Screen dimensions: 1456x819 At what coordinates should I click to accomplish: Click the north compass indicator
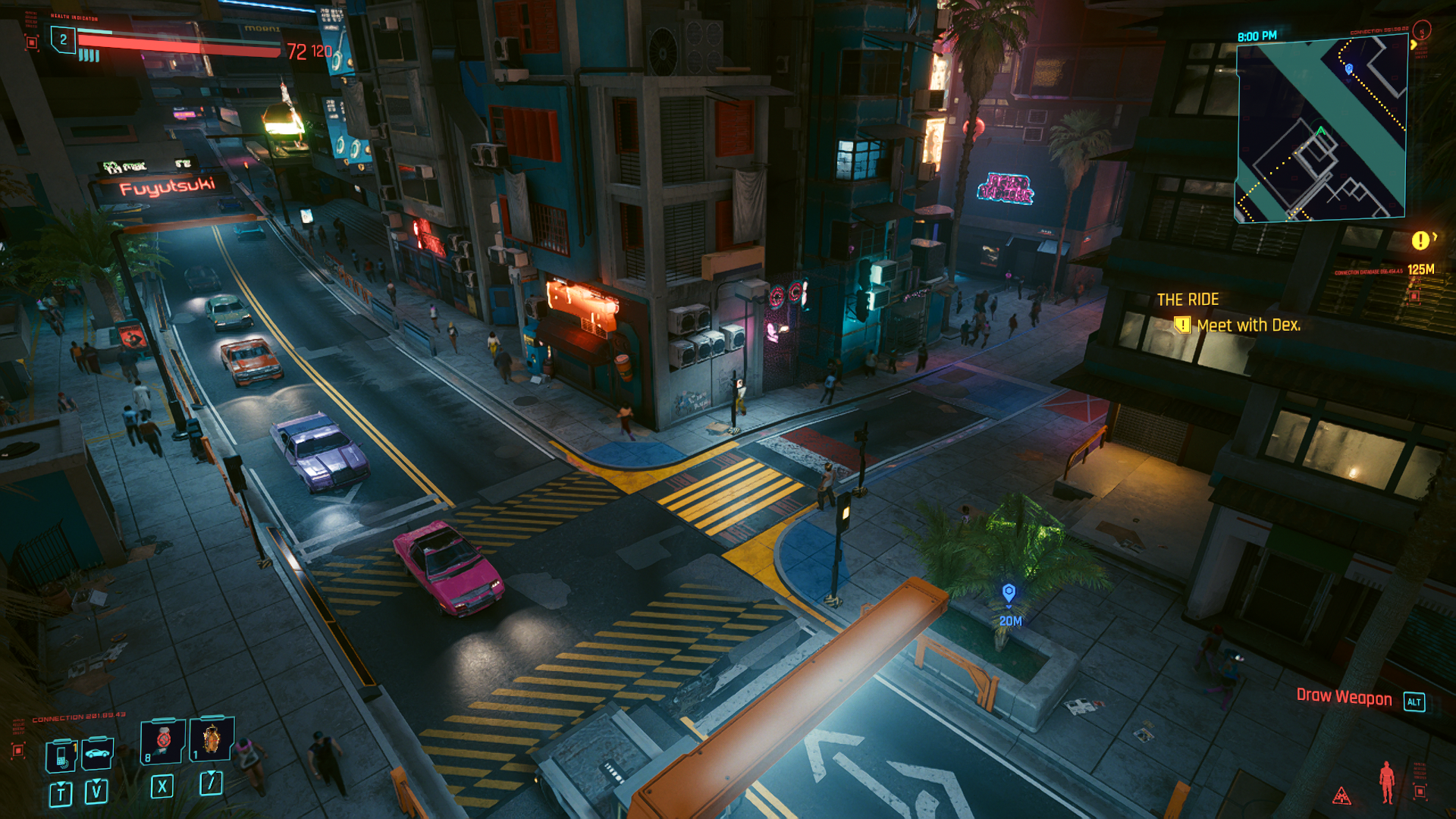pyautogui.click(x=1422, y=30)
